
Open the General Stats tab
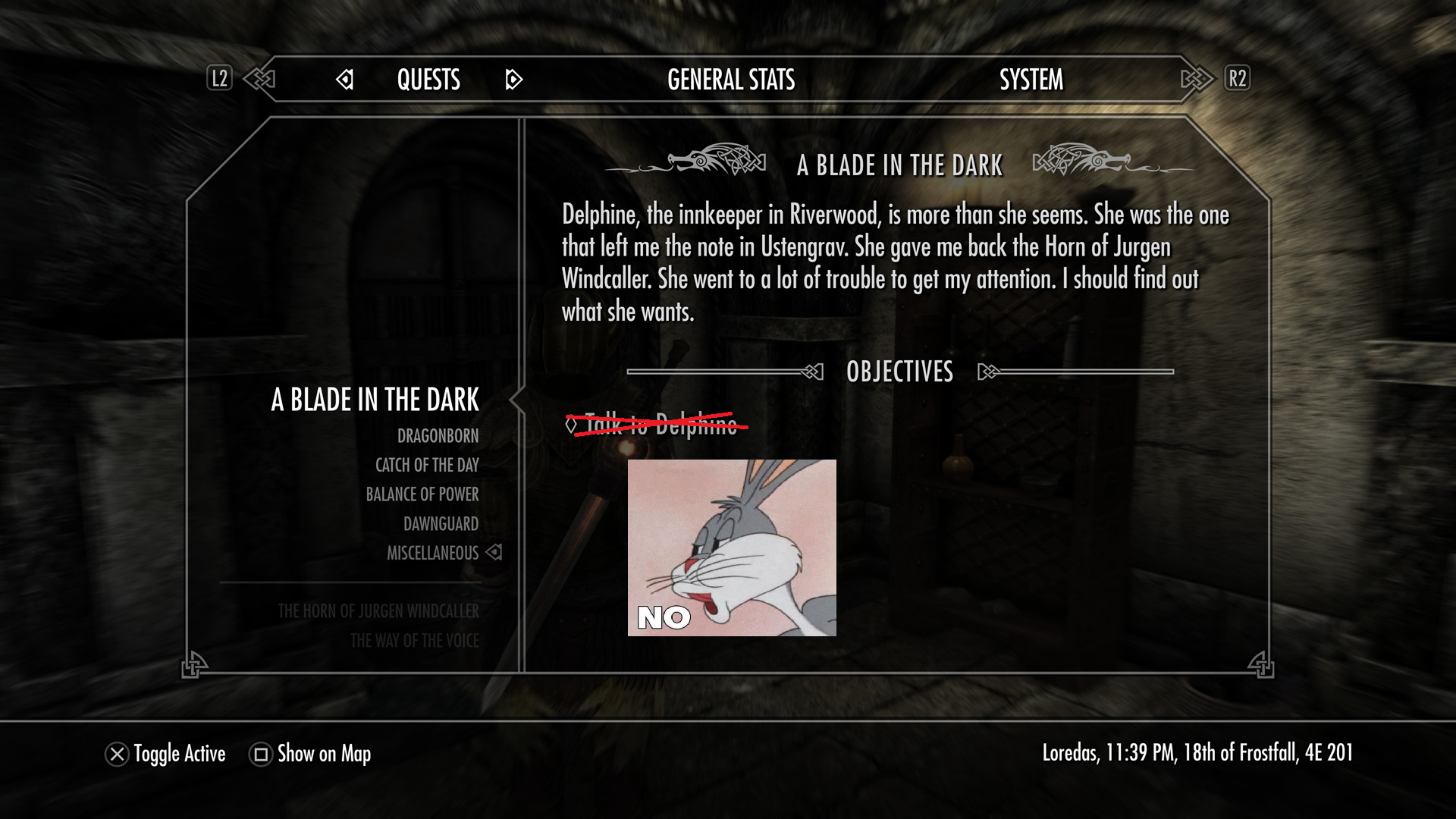pyautogui.click(x=731, y=80)
